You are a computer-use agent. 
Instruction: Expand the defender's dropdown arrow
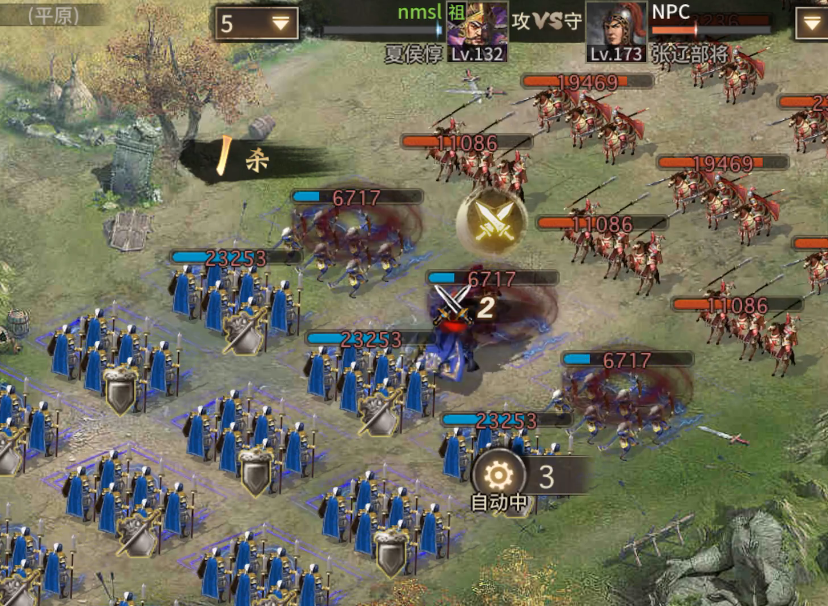point(811,24)
